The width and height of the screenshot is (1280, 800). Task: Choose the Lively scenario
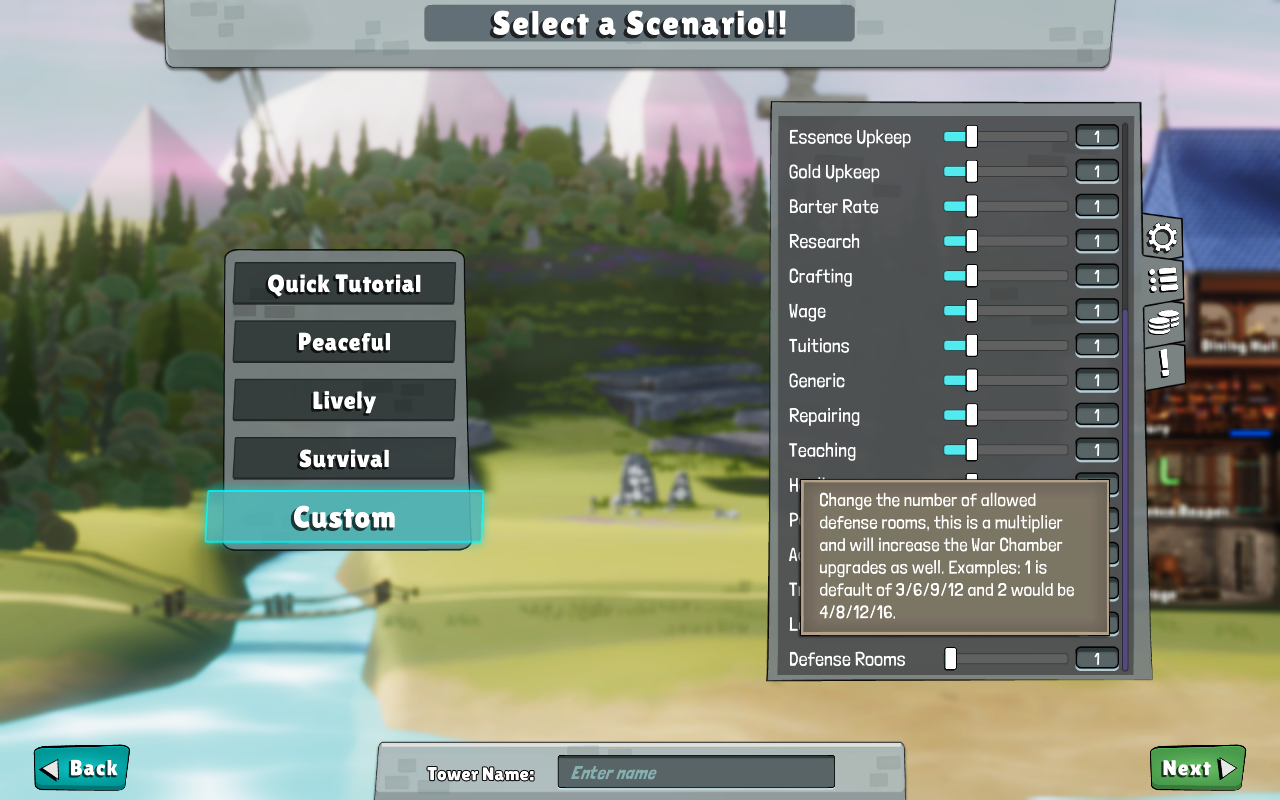tap(344, 400)
